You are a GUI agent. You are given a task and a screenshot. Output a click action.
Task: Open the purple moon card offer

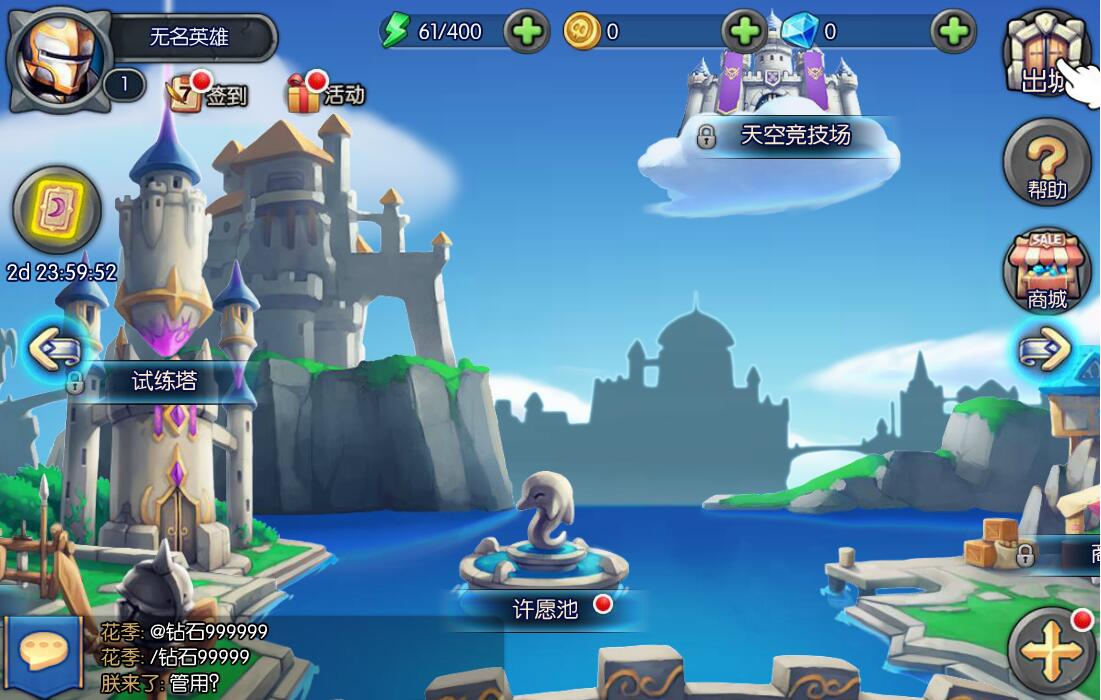[57, 210]
